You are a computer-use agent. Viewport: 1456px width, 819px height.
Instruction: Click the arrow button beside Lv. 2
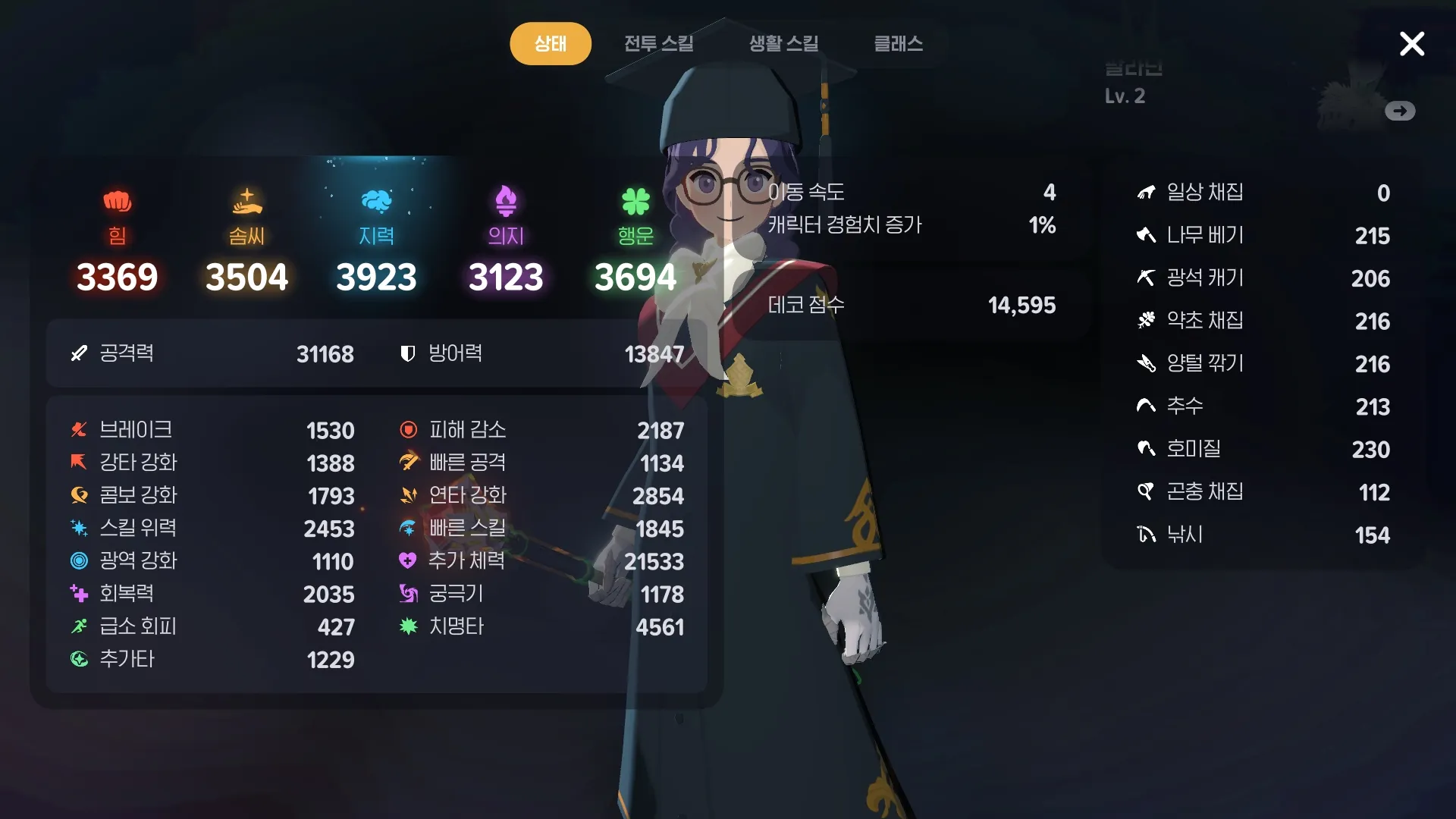tap(1399, 111)
